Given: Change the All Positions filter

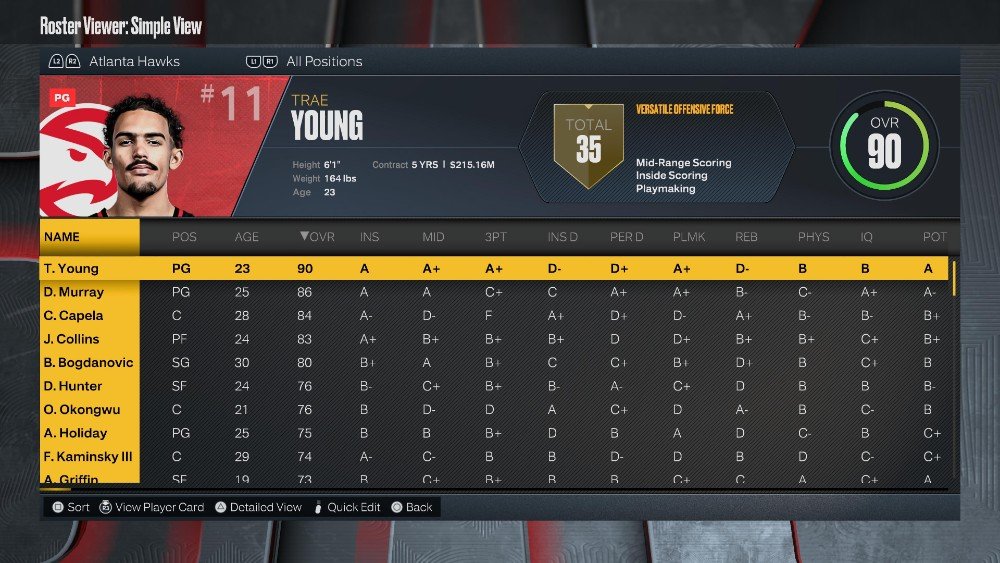Looking at the screenshot, I should pos(324,62).
